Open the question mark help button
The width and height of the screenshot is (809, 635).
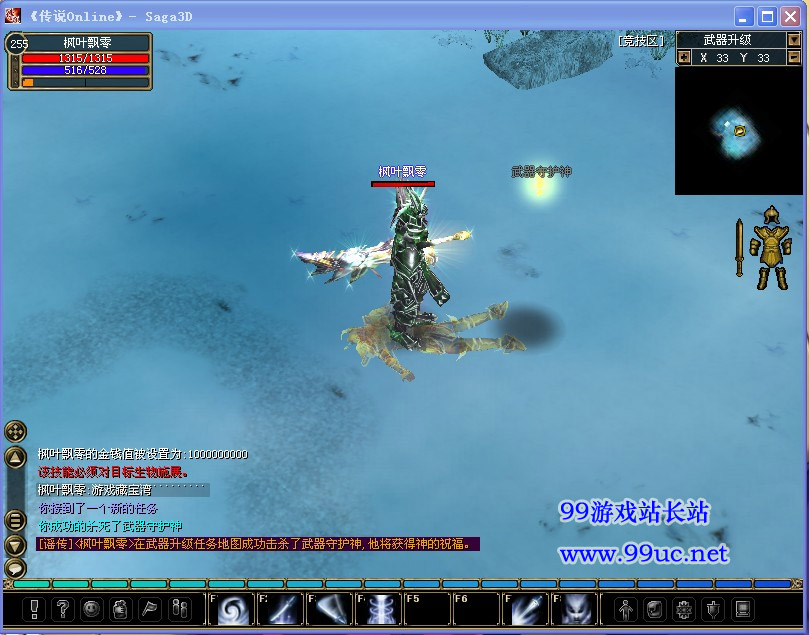click(63, 608)
